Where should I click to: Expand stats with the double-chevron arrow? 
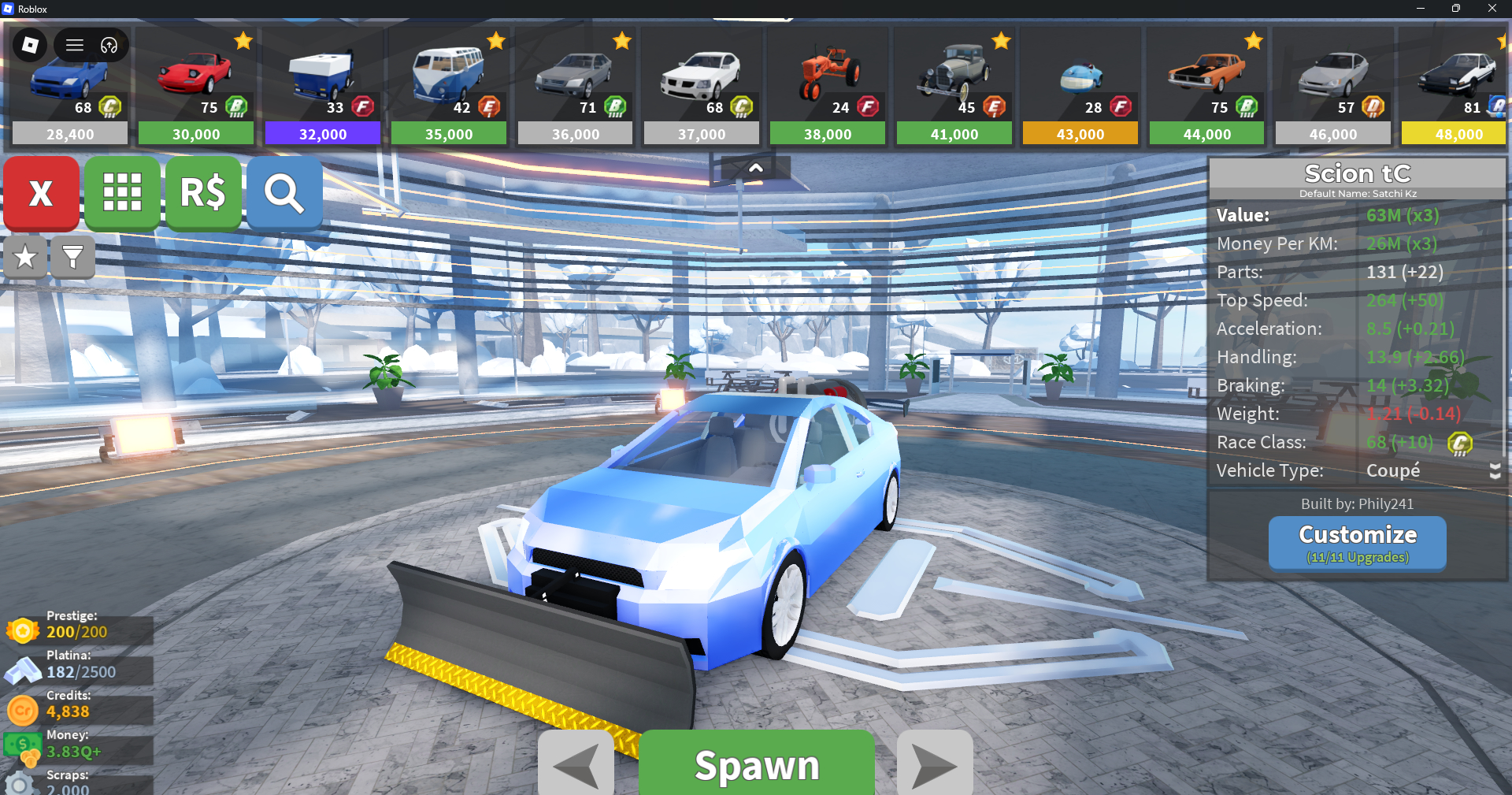[1495, 471]
